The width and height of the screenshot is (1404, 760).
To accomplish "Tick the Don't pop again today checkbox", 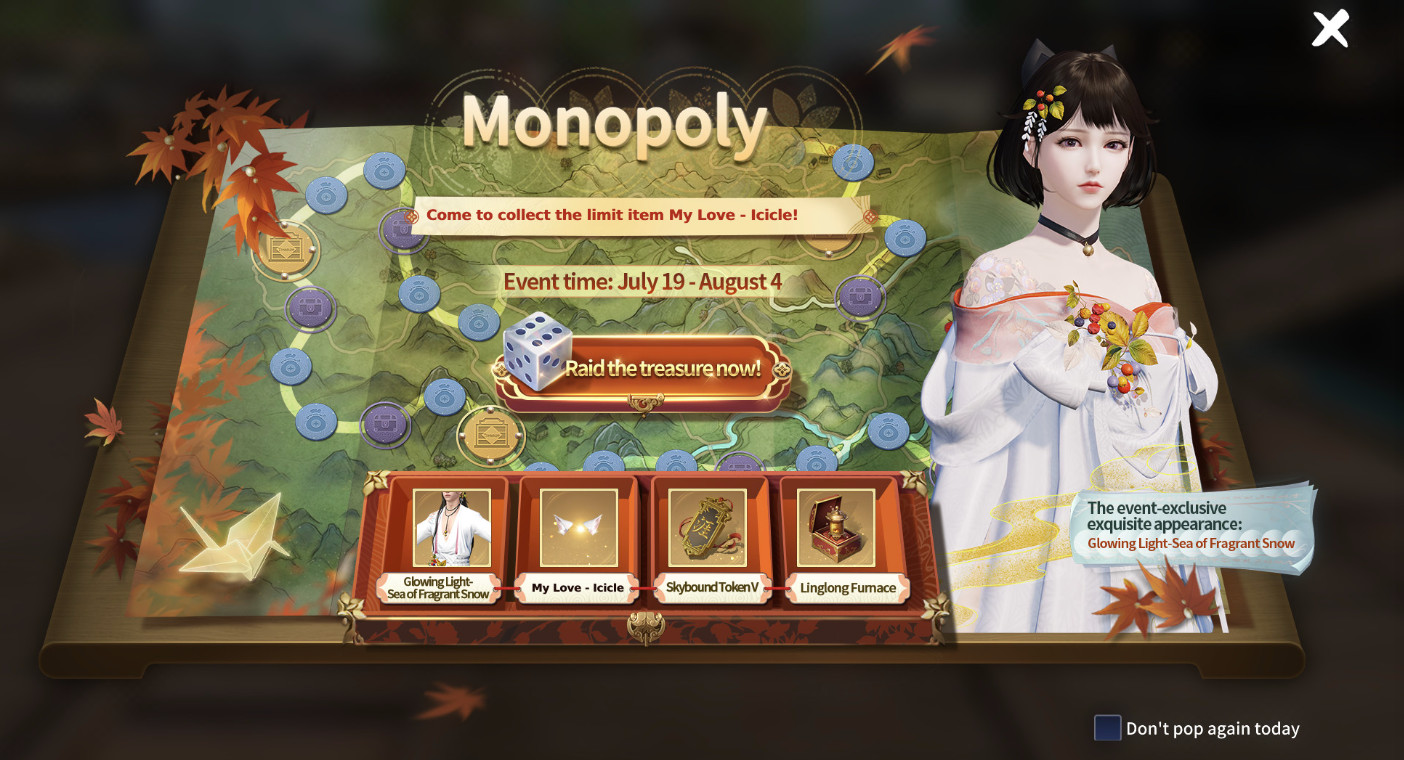I will coord(1107,728).
